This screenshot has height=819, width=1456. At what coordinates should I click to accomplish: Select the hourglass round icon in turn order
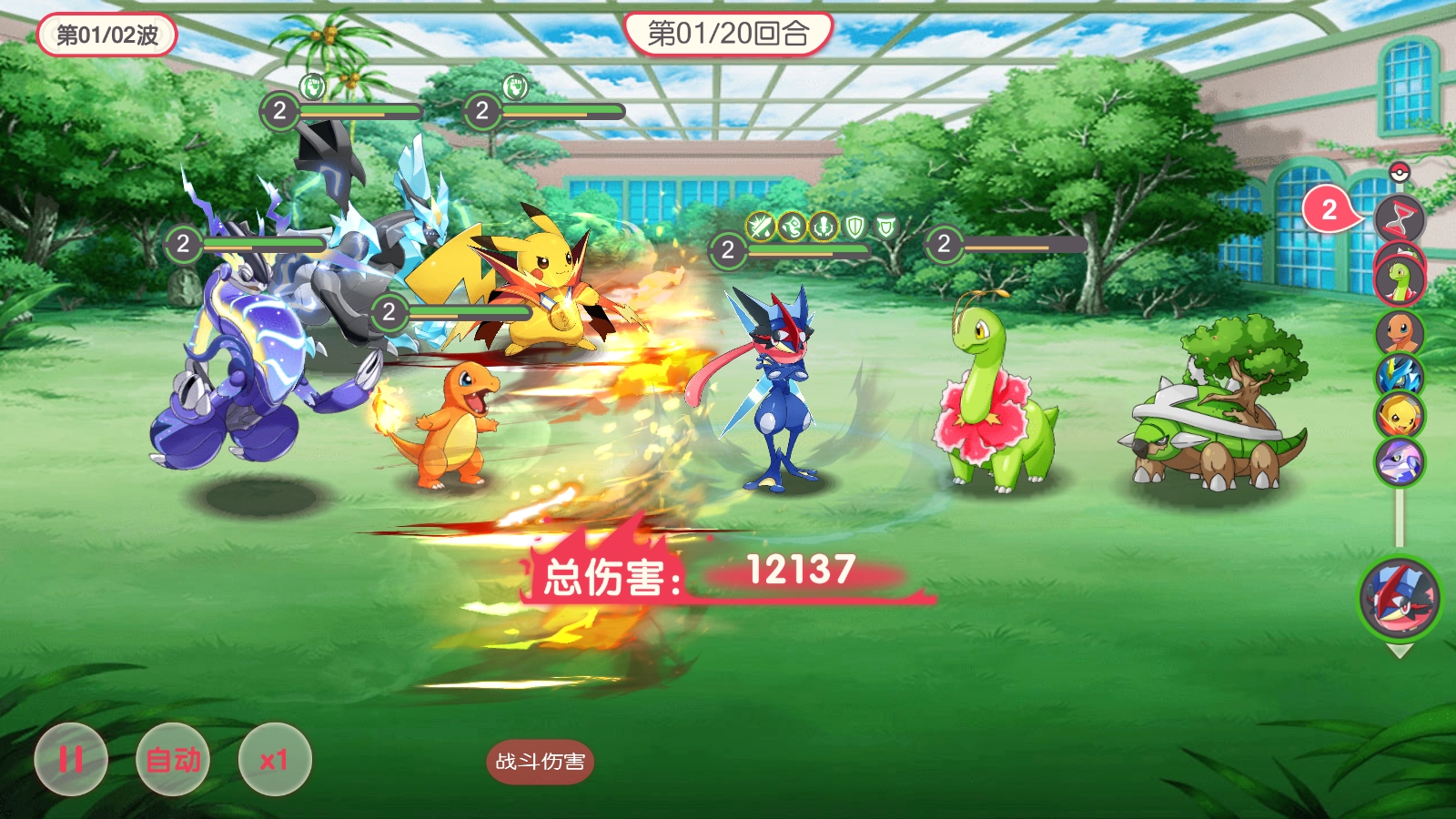(1400, 217)
